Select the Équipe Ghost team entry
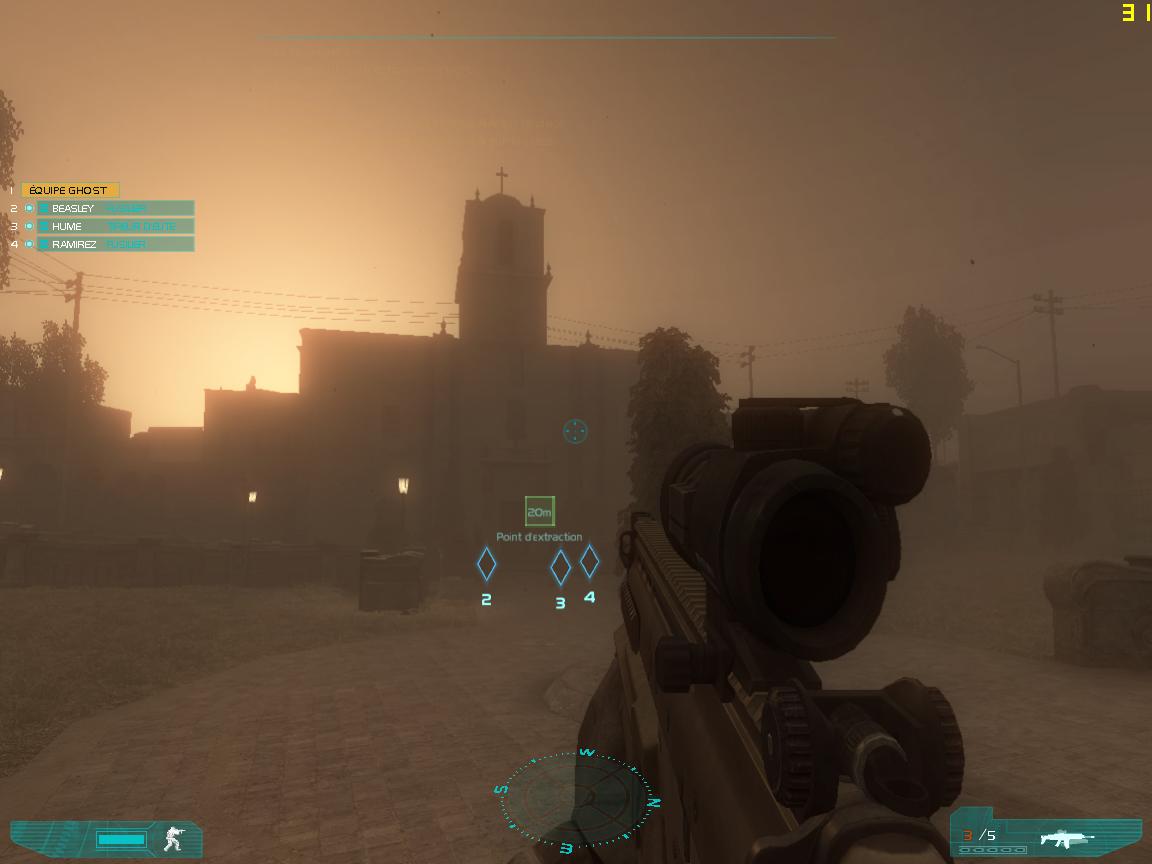Image resolution: width=1152 pixels, height=864 pixels. tap(70, 190)
